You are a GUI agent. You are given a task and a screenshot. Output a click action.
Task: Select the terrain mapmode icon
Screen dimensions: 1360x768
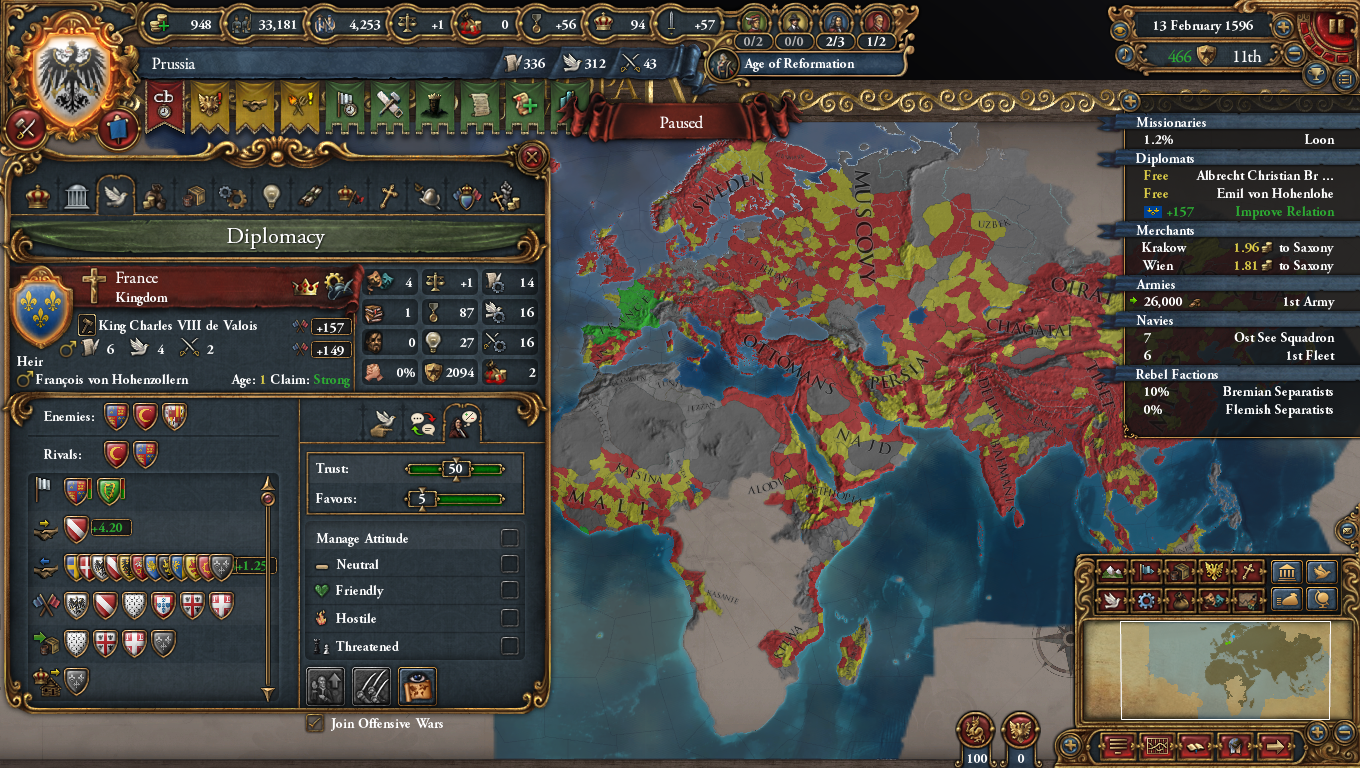[x=1112, y=572]
